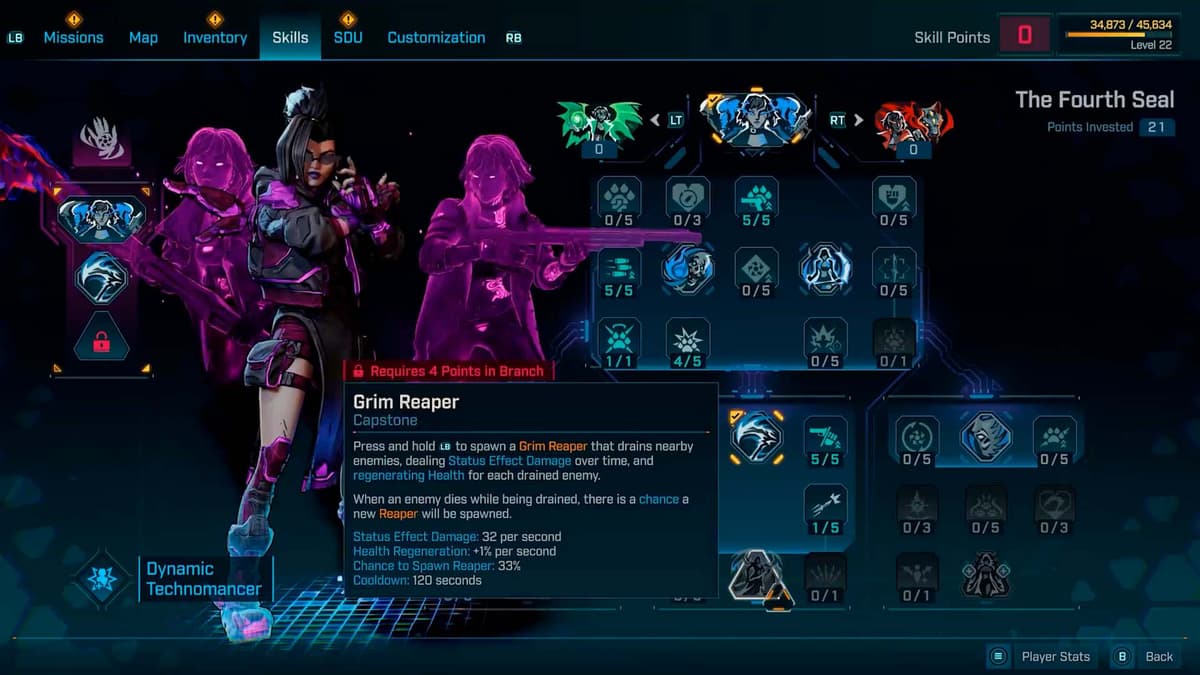Open the Missions tab
1200x675 pixels.
pos(73,38)
